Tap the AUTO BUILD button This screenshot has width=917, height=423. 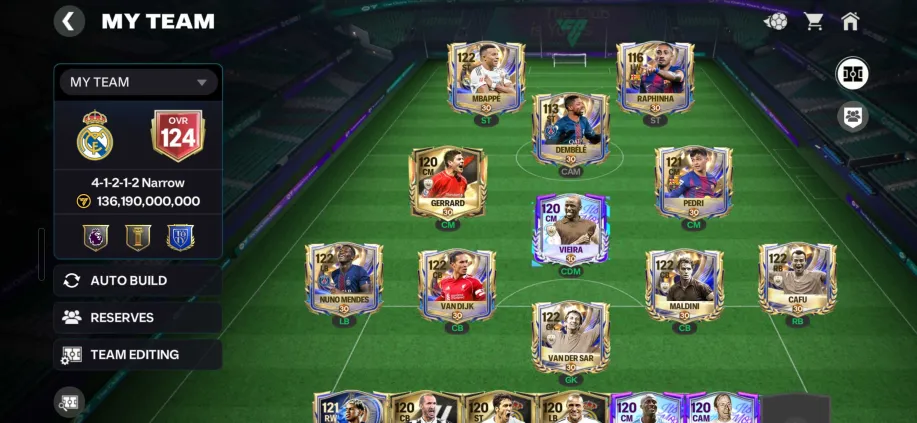[x=138, y=281]
